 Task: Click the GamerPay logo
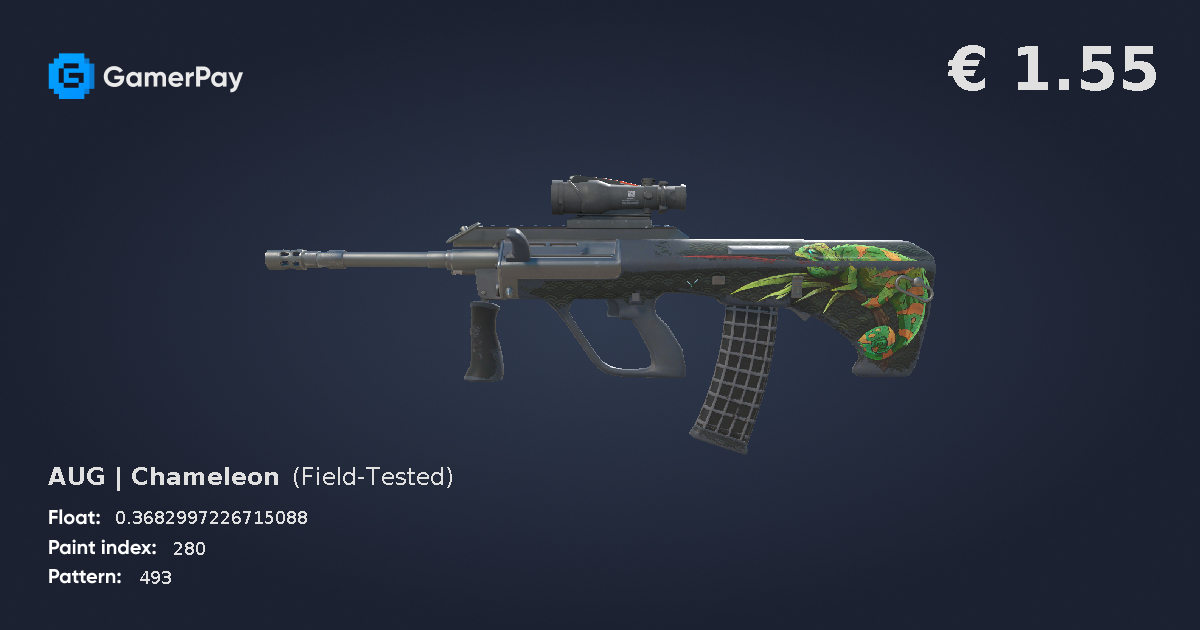click(145, 77)
